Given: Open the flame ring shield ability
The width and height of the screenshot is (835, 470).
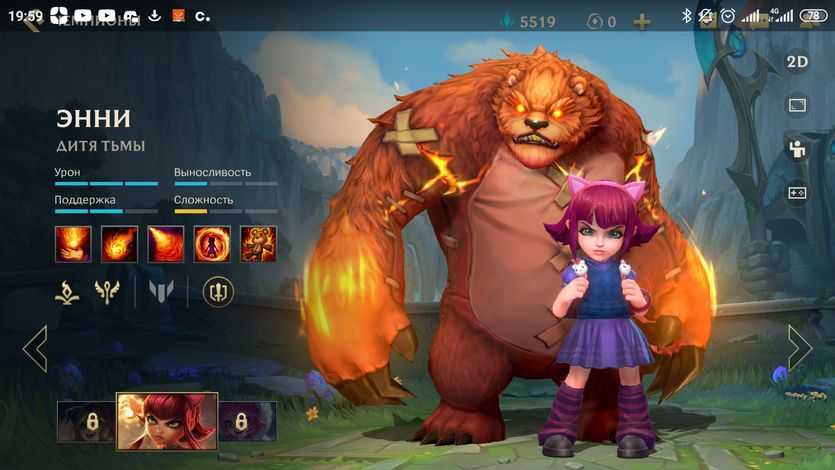Looking at the screenshot, I should pos(212,244).
